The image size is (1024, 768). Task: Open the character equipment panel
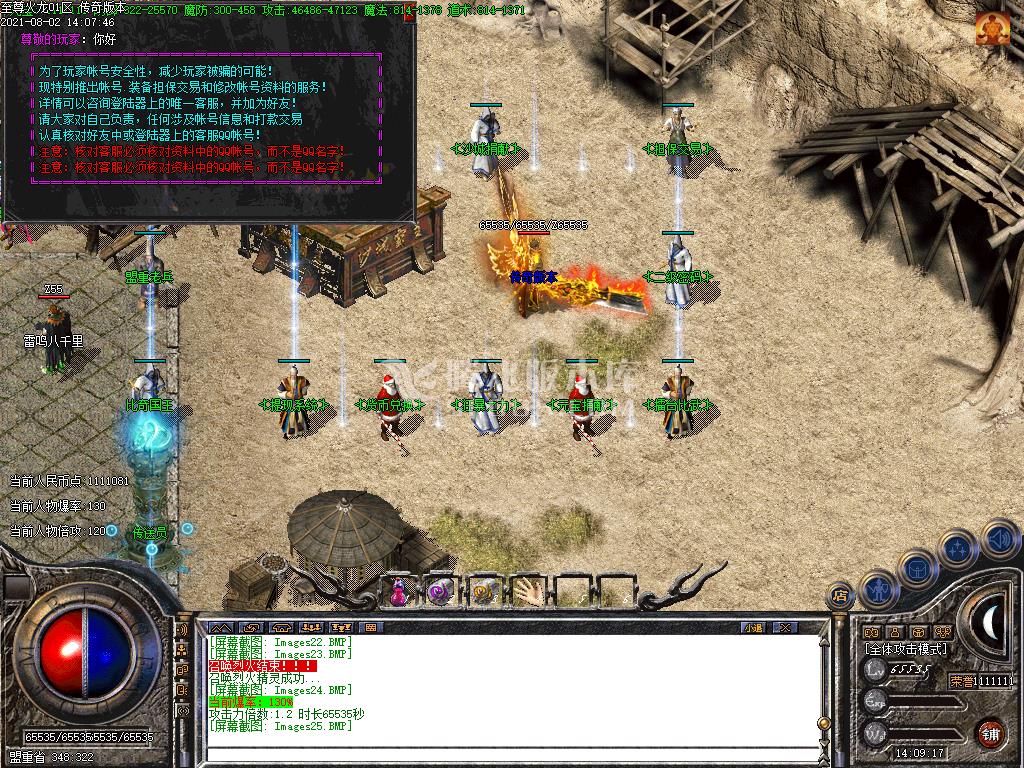point(877,590)
